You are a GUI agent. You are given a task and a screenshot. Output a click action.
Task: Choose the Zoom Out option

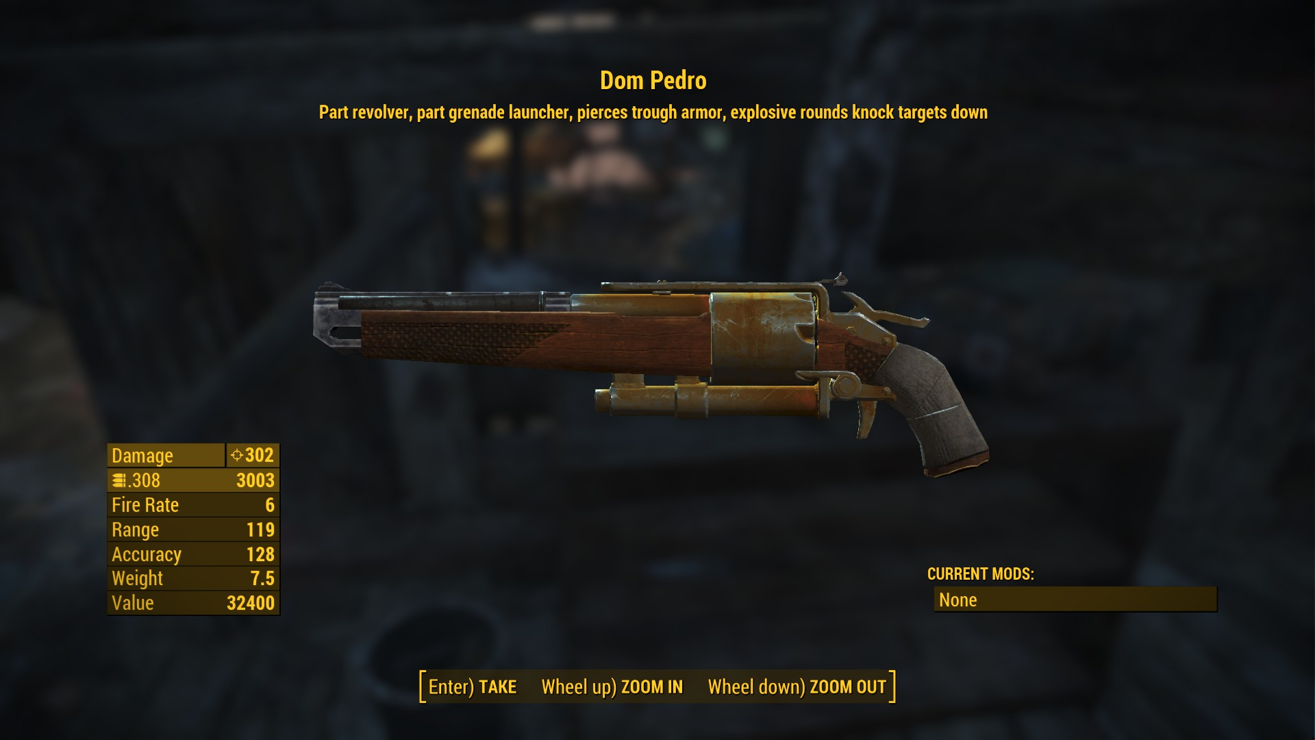coord(797,687)
